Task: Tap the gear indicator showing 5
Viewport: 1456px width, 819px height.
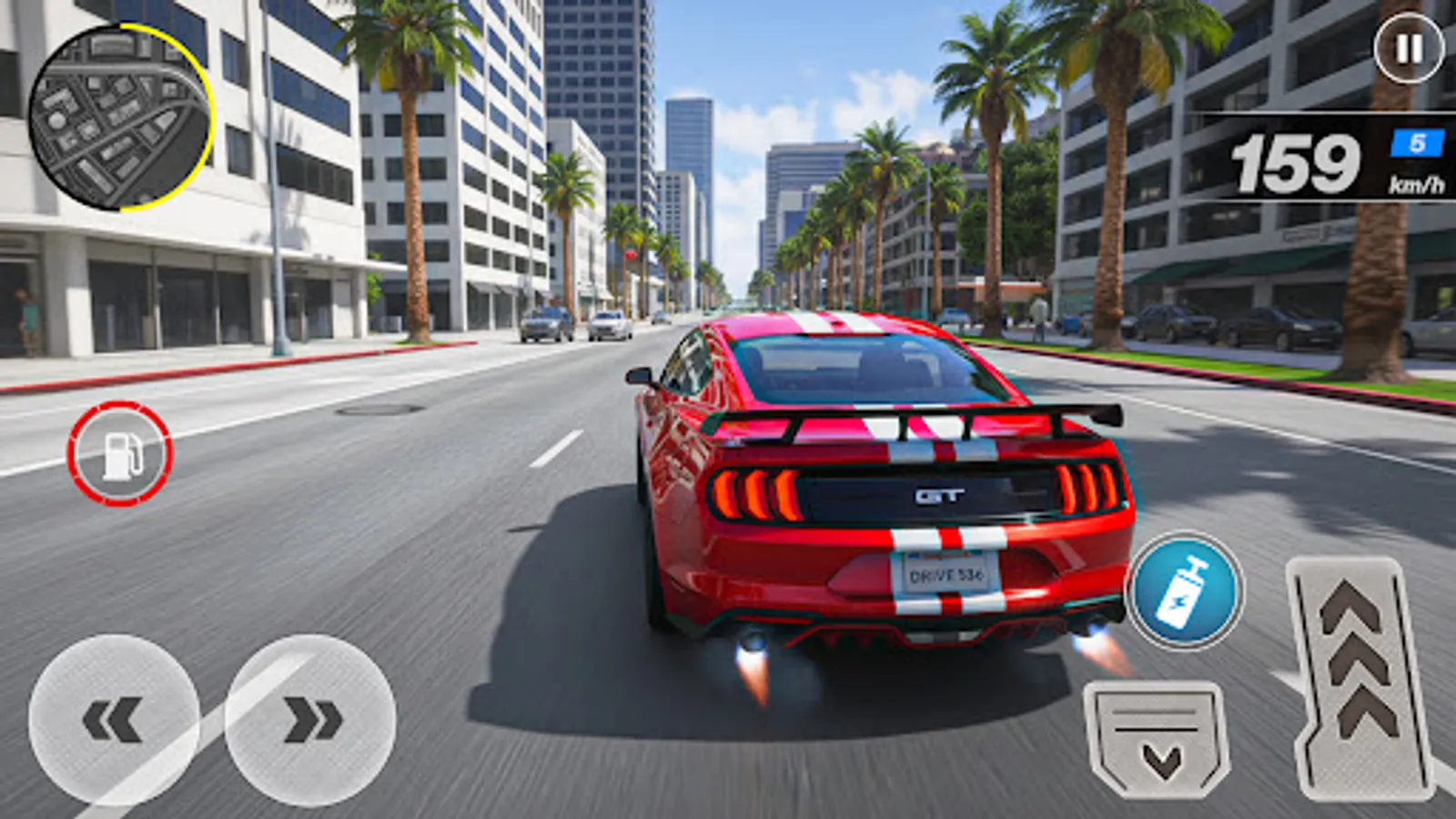Action: (1416, 141)
